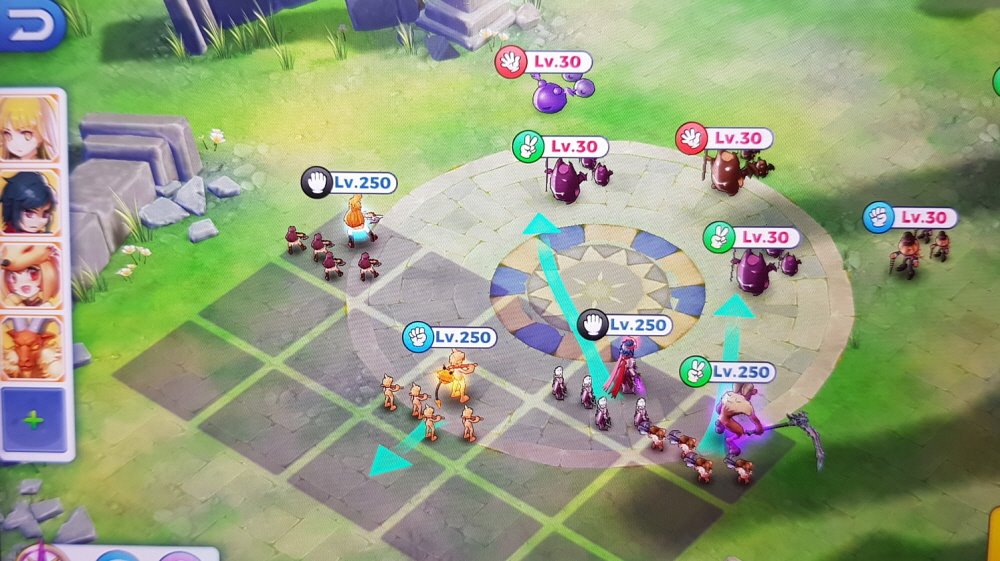Choose the black-haired hero portrait

(30, 201)
